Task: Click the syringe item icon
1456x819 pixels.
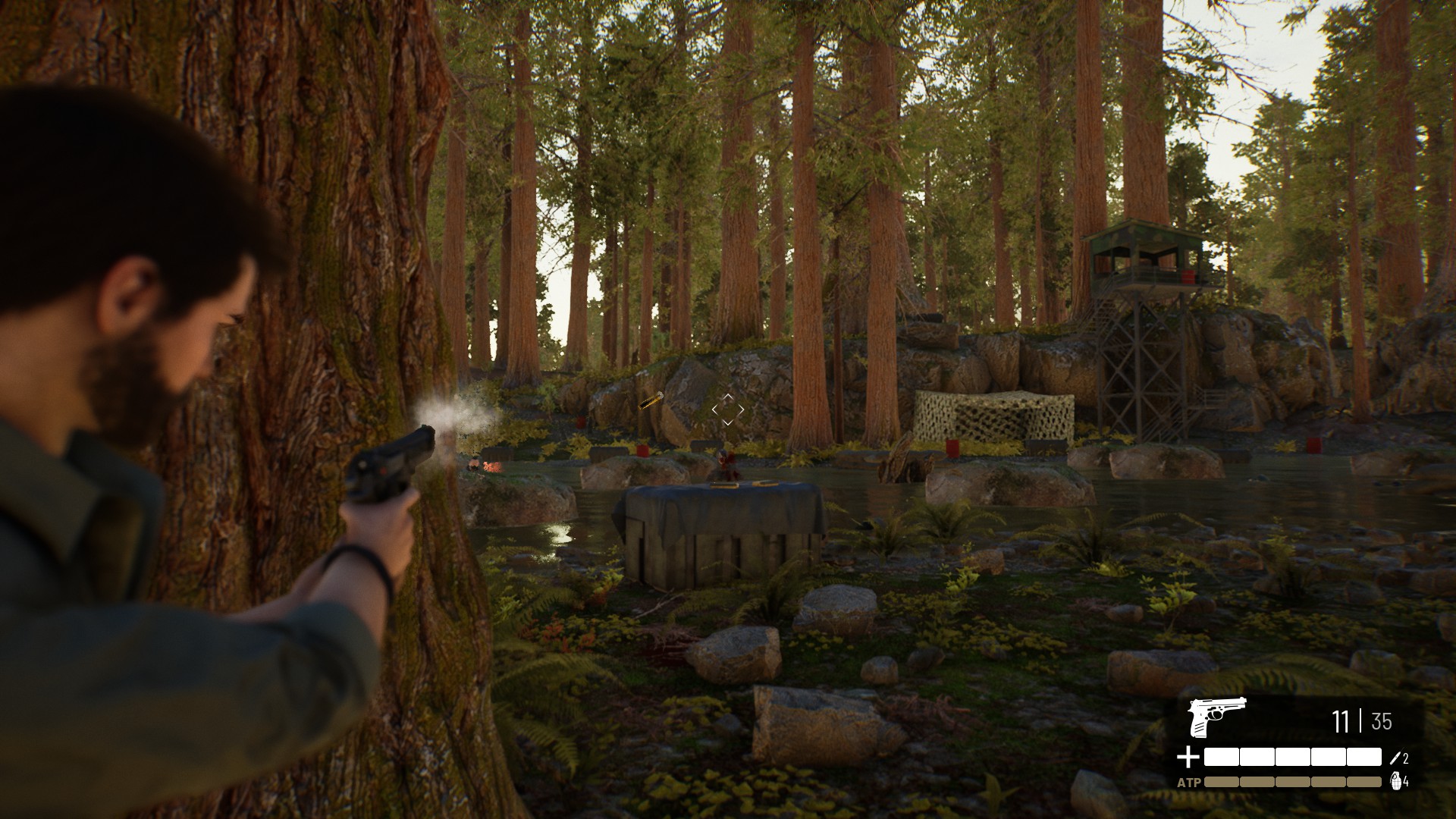Action: [1396, 757]
